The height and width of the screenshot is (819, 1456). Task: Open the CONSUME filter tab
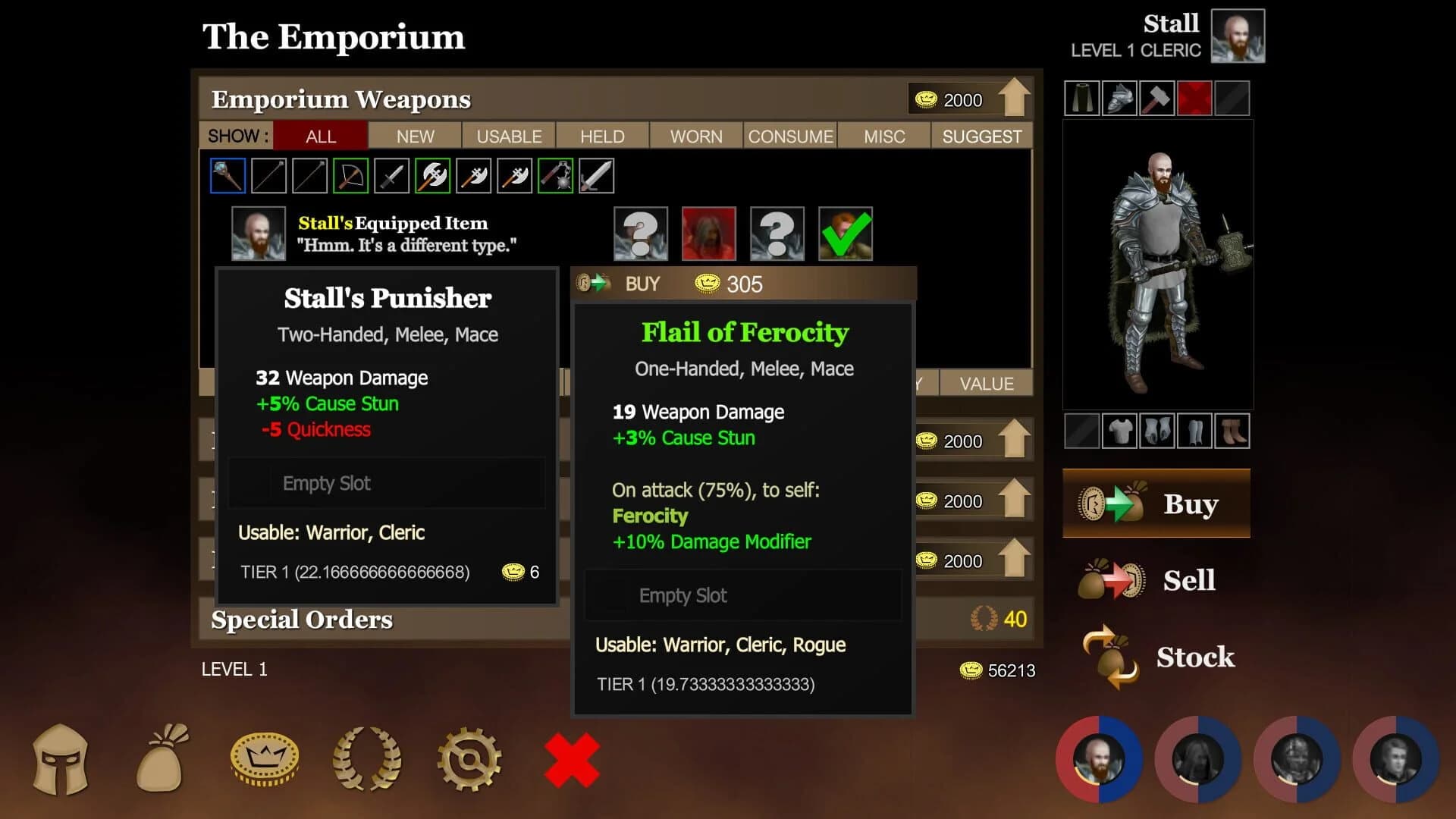[790, 136]
